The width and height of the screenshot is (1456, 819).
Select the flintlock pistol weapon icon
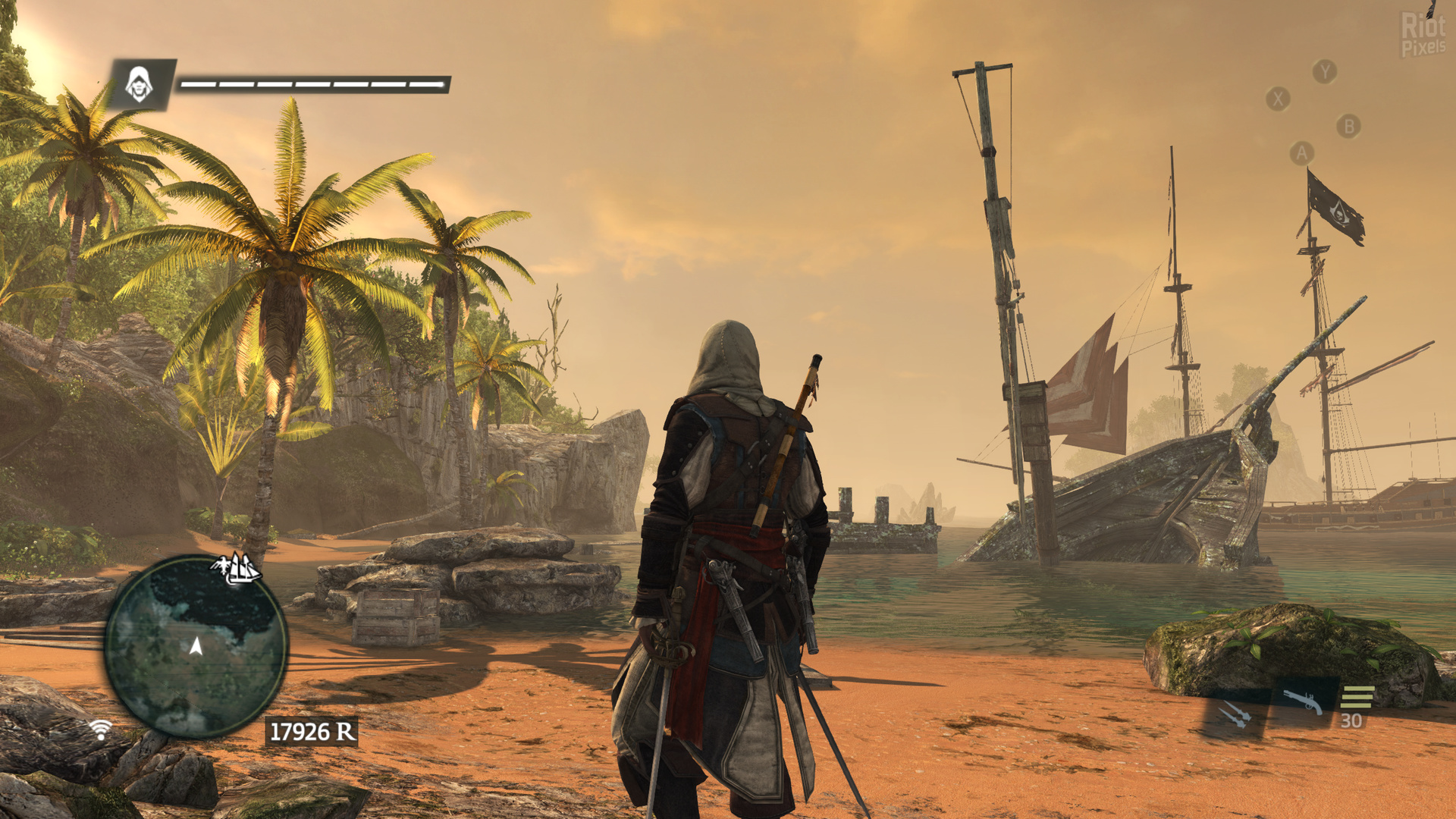[x=1302, y=701]
